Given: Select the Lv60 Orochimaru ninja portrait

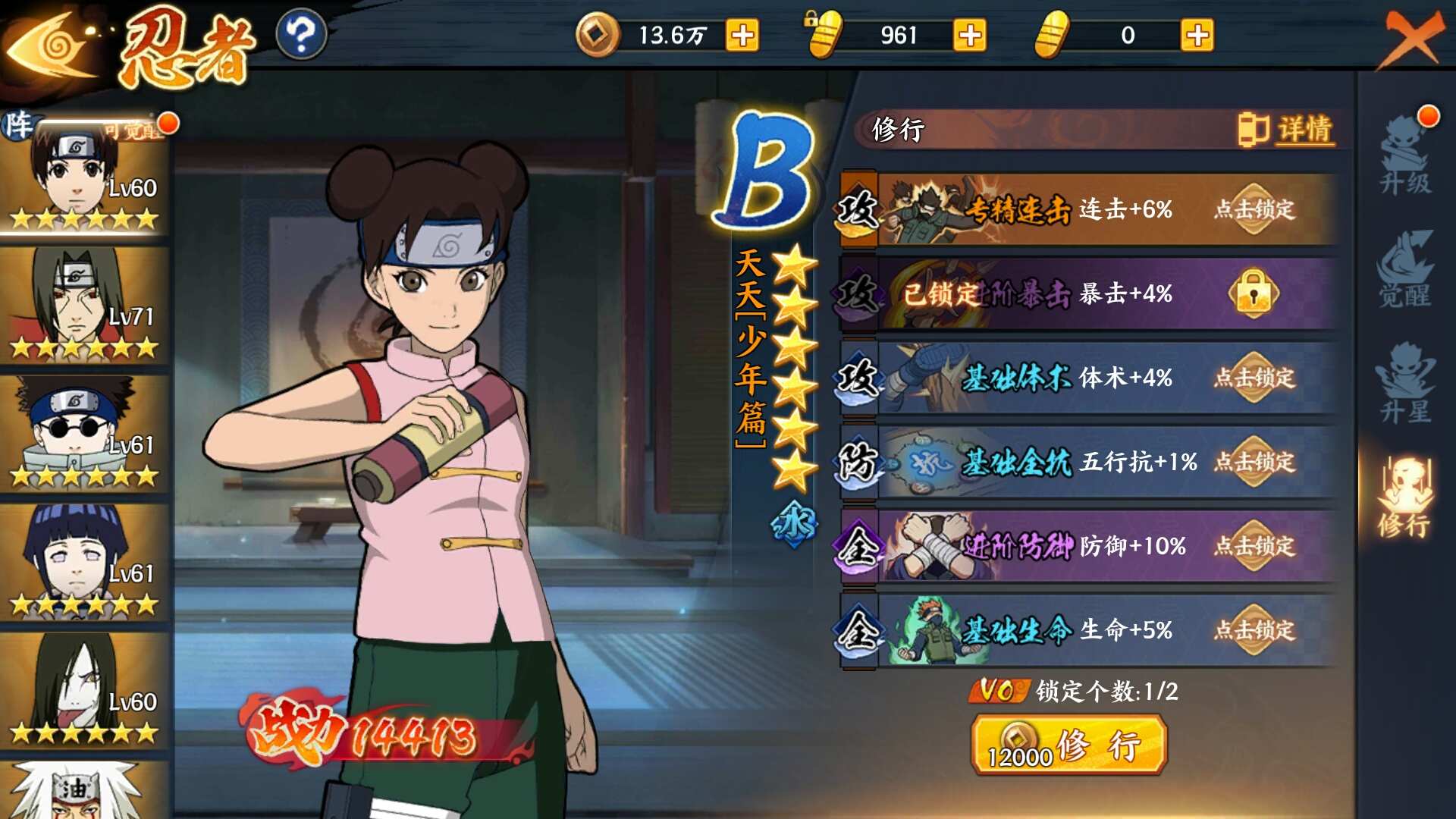Looking at the screenshot, I should tap(83, 690).
